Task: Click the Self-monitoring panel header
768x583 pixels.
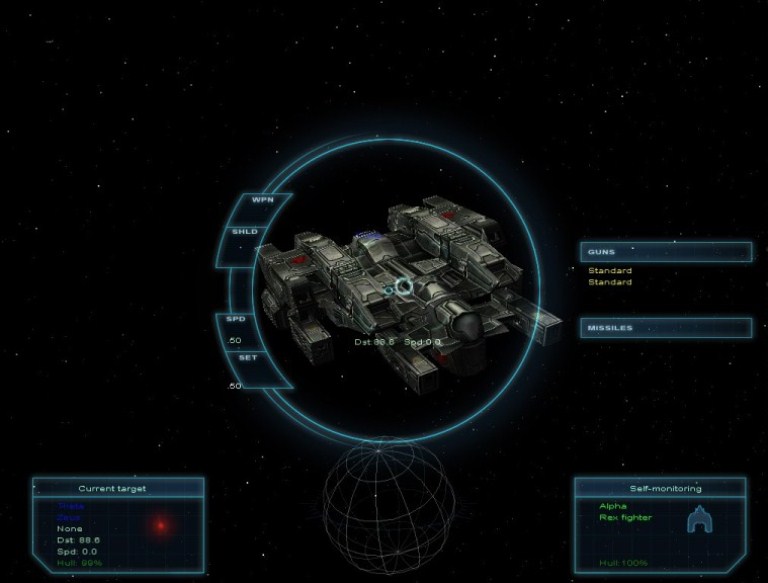Action: tap(661, 489)
